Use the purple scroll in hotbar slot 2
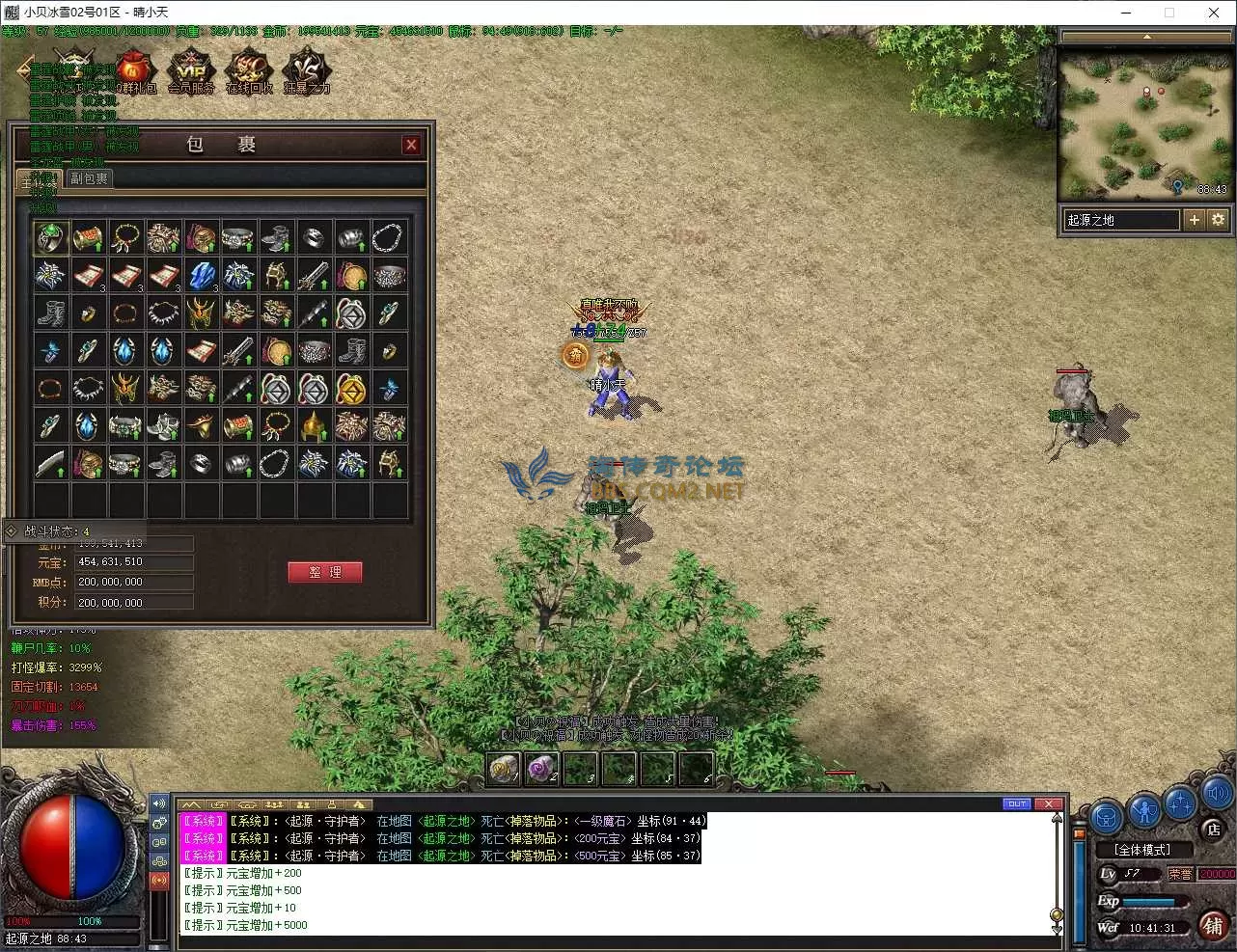Viewport: 1237px width, 952px height. [541, 769]
